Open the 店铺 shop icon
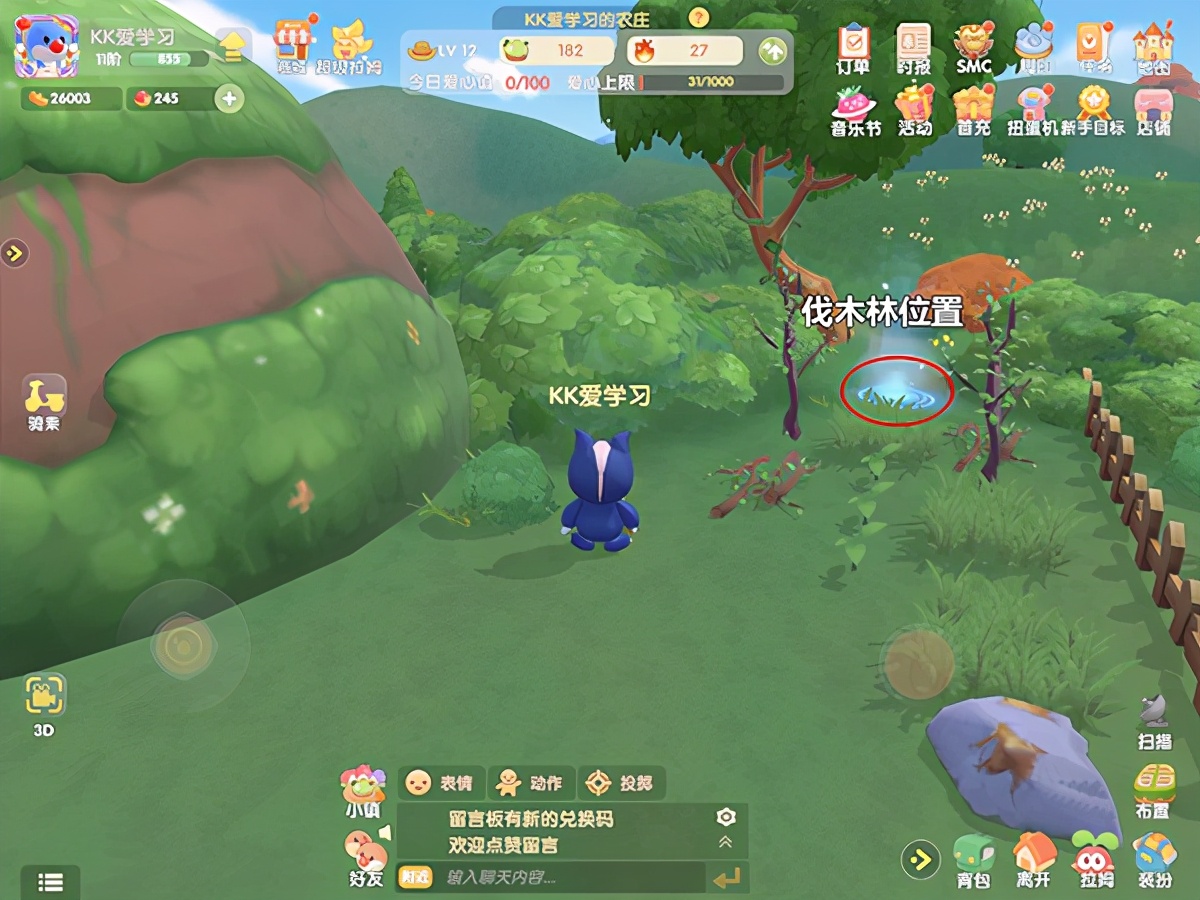Image resolution: width=1200 pixels, height=900 pixels. click(1153, 108)
